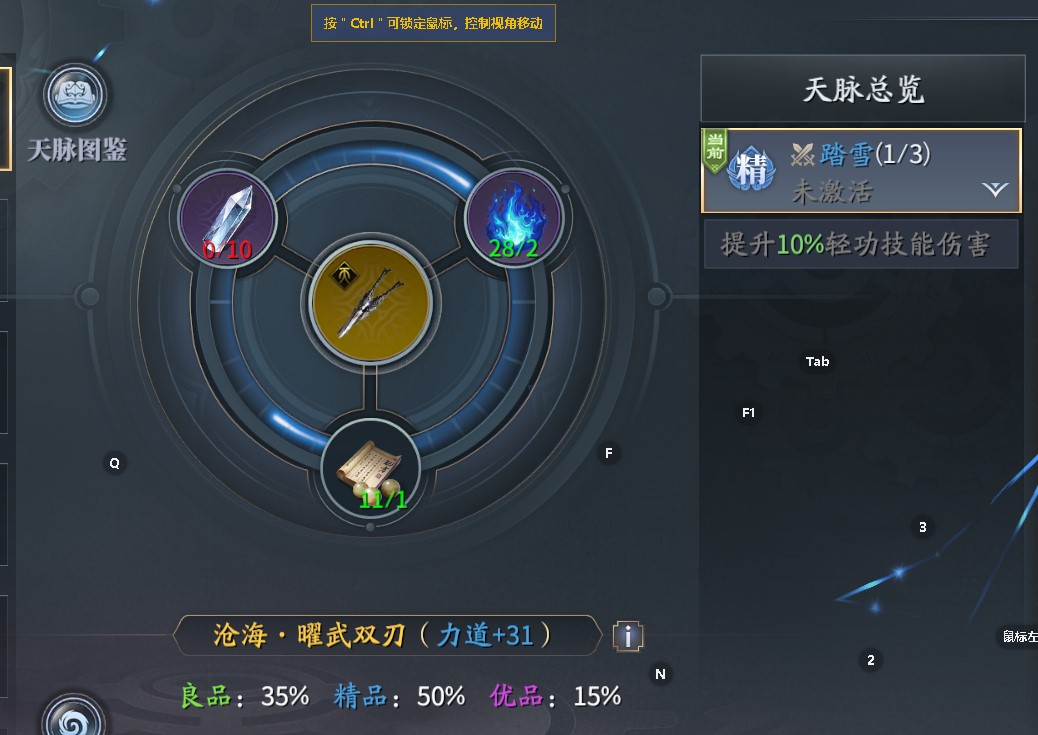Show info for 沧海·曜武双刃

pos(627,635)
